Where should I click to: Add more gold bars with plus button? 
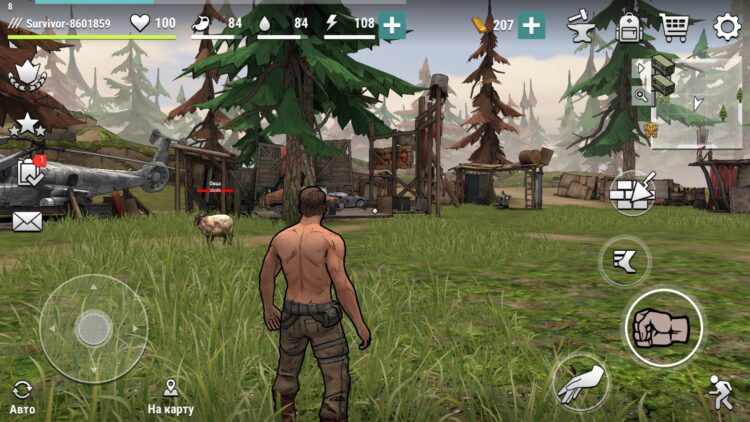(x=532, y=25)
